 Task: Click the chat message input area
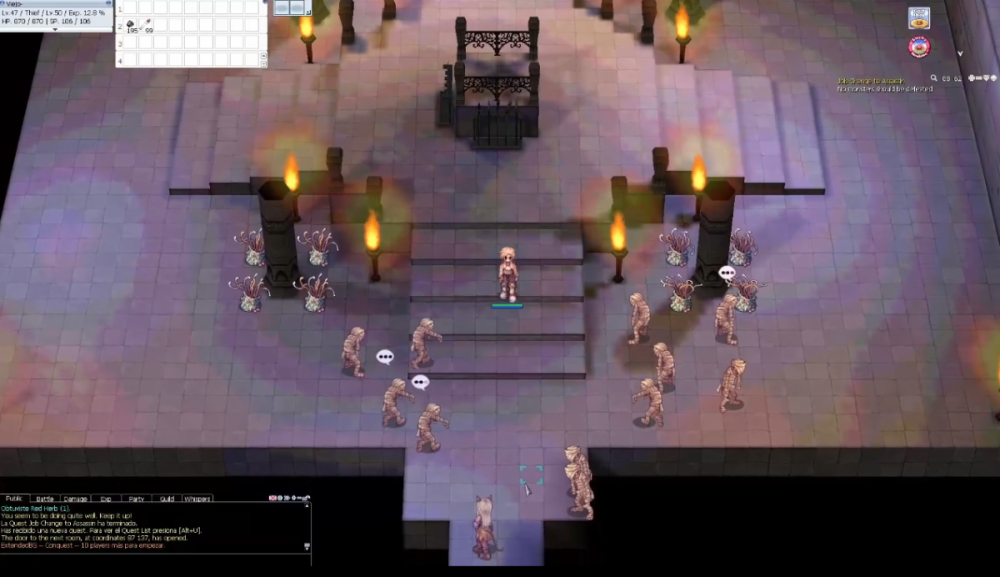pyautogui.click(x=150, y=558)
